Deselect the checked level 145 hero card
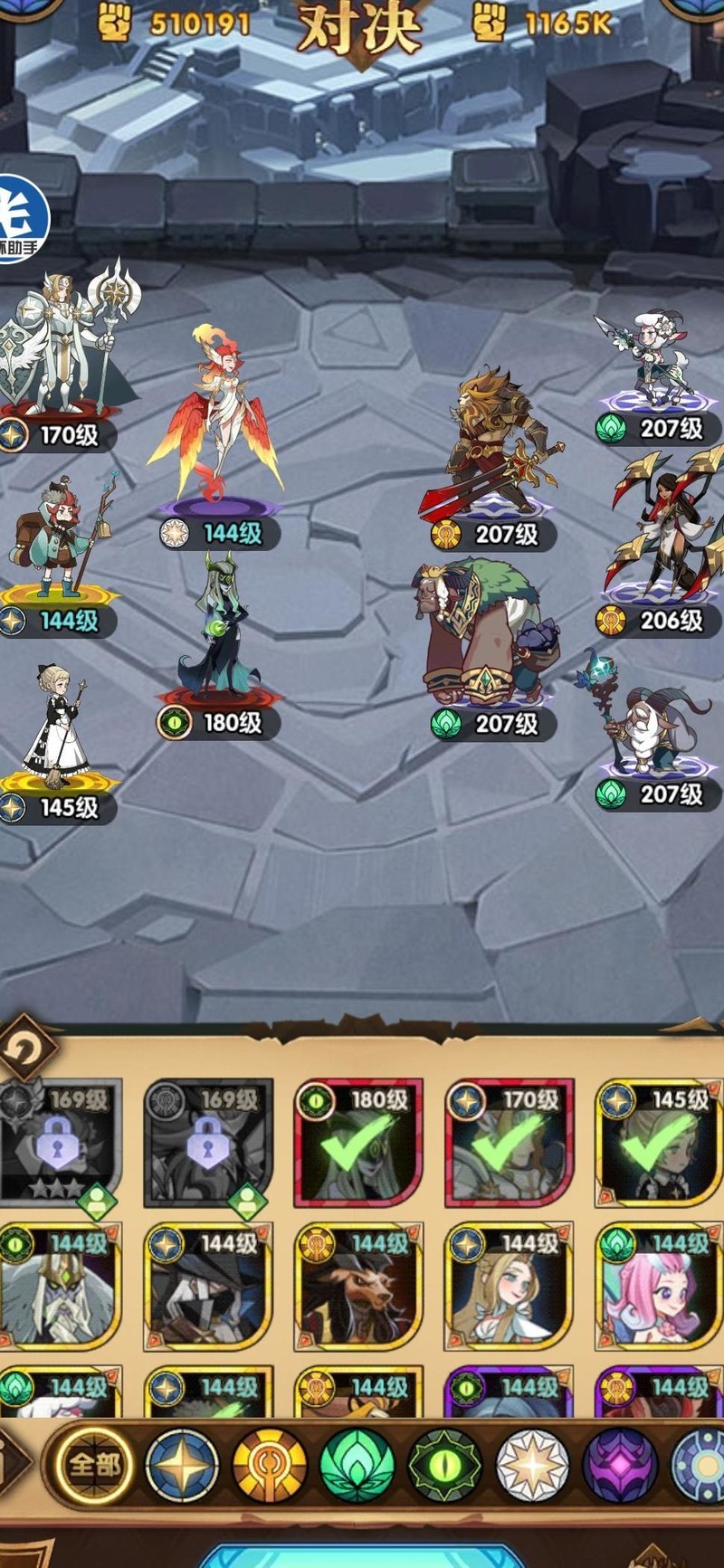Image resolution: width=724 pixels, height=1568 pixels. pyautogui.click(x=659, y=1144)
